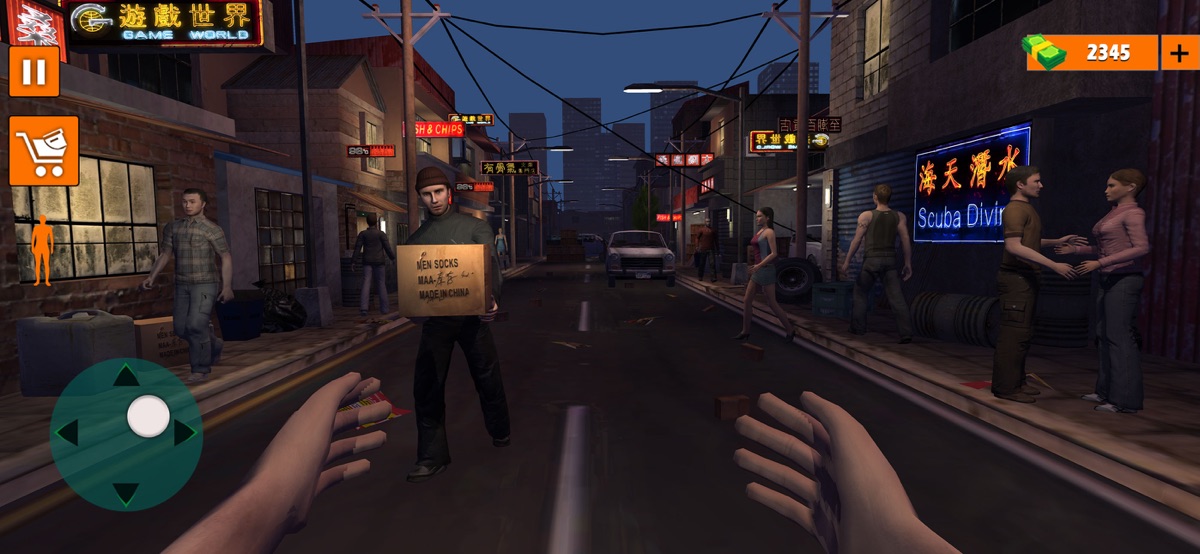Viewport: 1200px width, 554px height.
Task: Open the shopping cart store
Action: coord(44,151)
